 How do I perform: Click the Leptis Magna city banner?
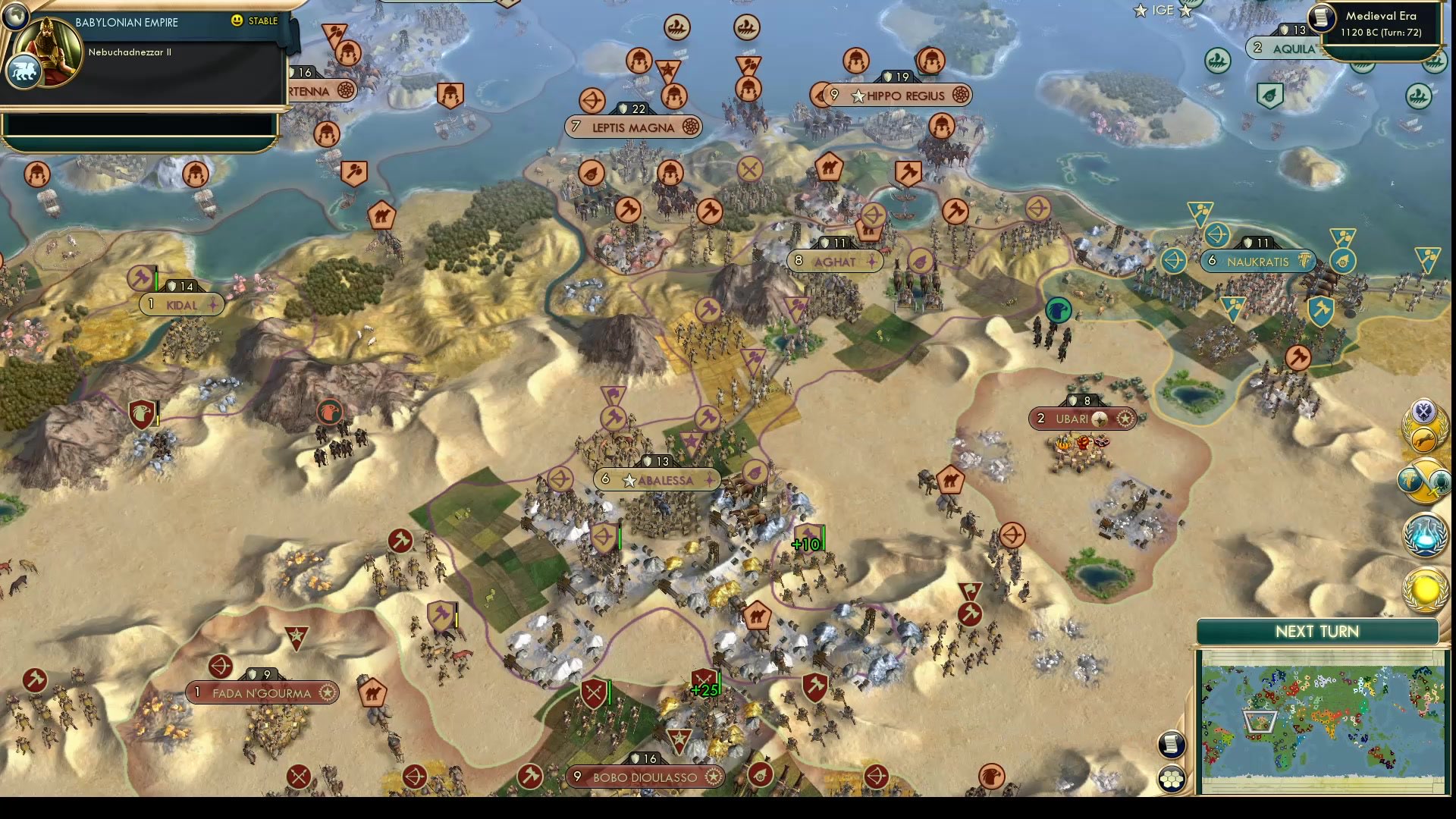634,127
